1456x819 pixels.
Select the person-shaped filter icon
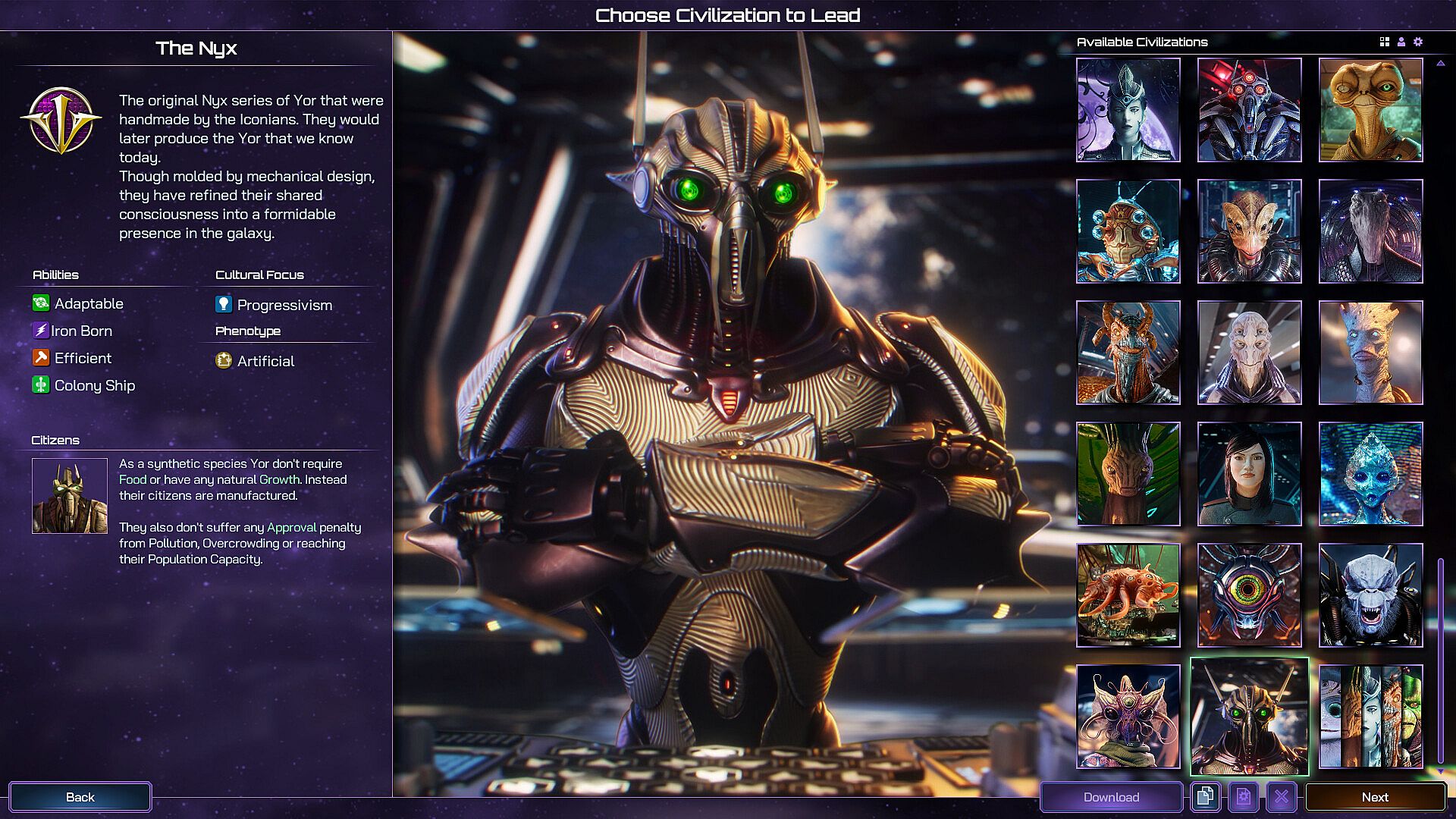[1401, 42]
